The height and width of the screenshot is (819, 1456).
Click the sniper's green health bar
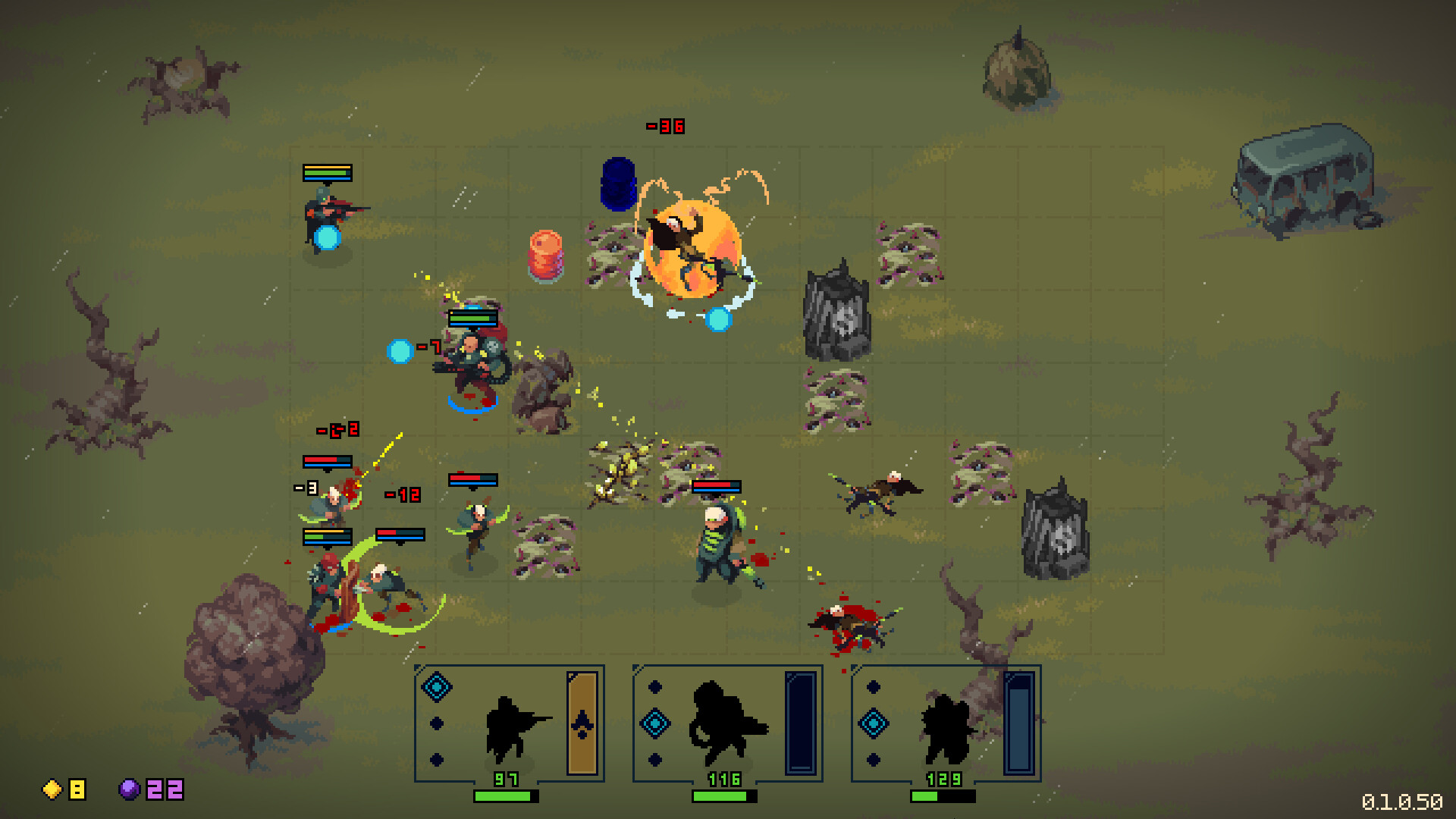click(x=507, y=797)
